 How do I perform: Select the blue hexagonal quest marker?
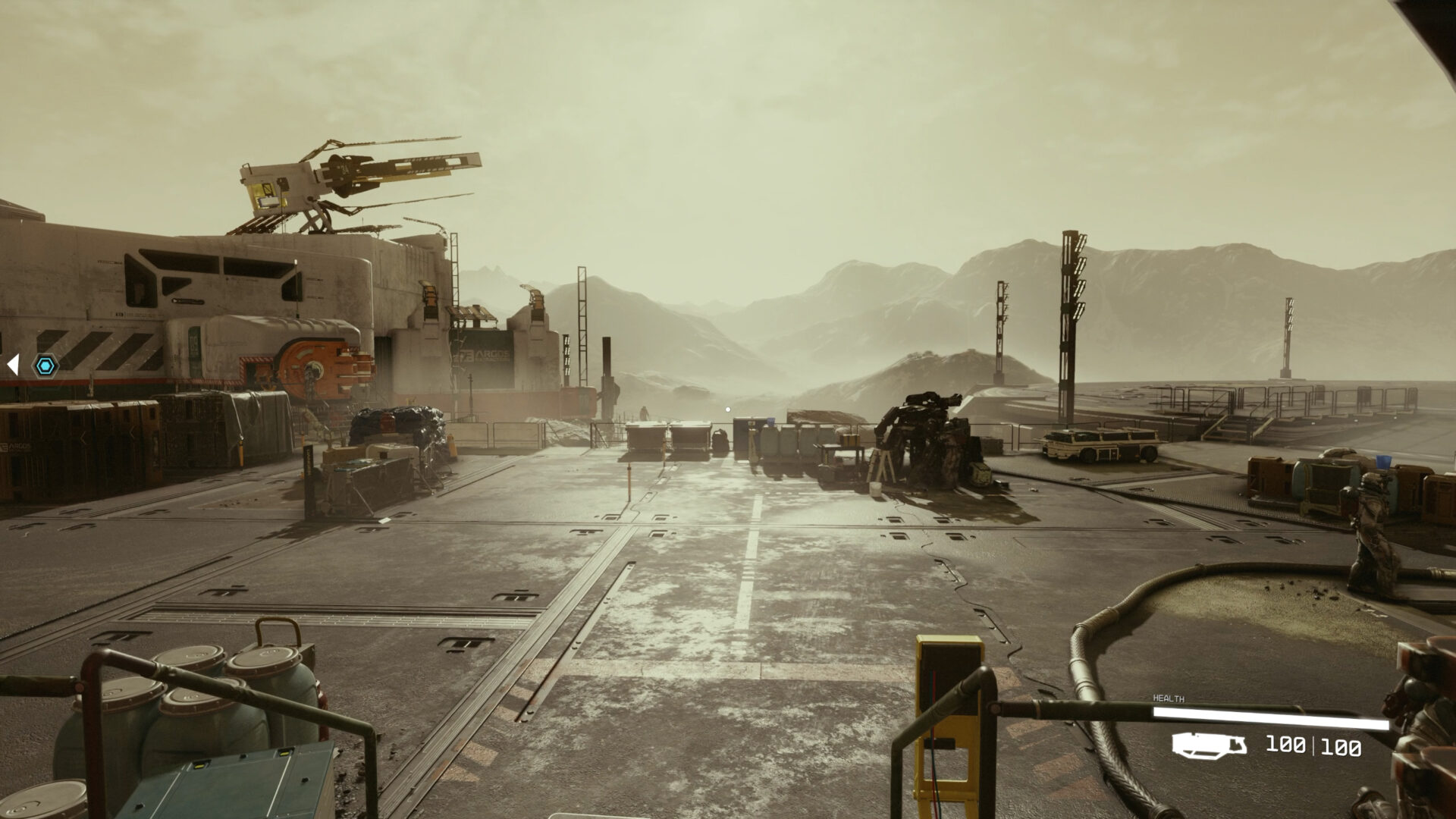47,367
